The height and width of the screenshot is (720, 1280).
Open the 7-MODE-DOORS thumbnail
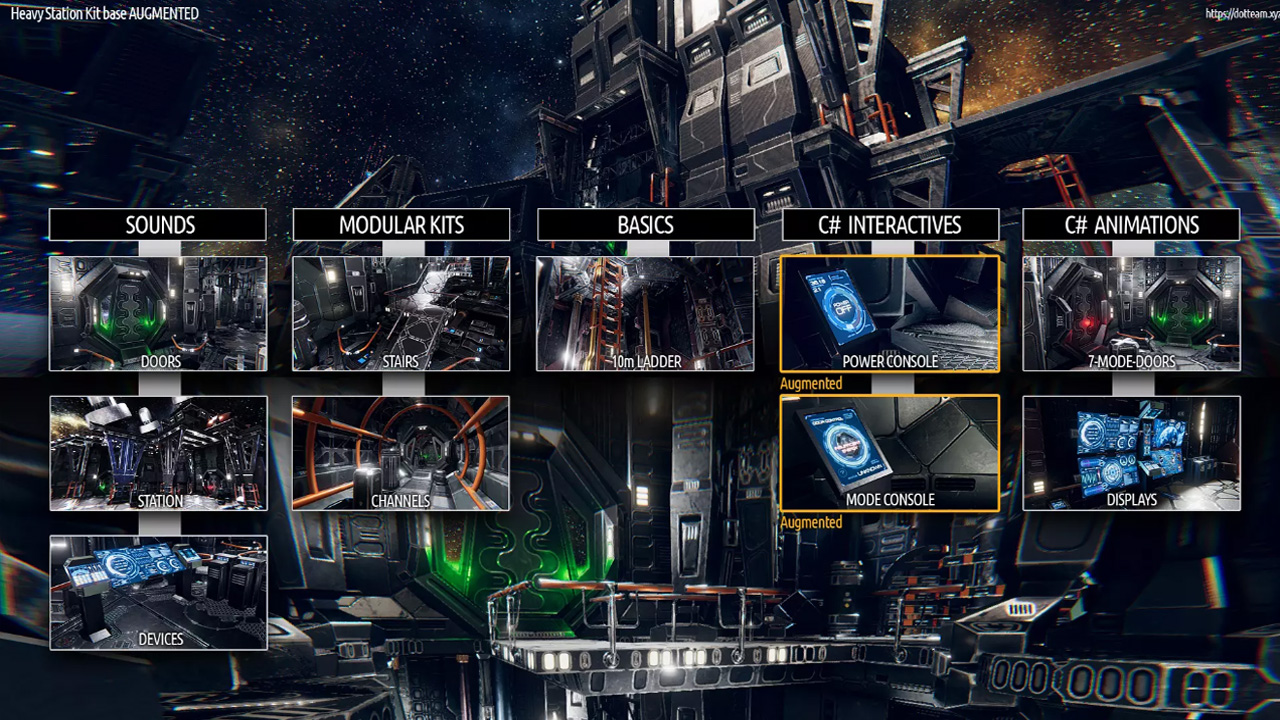[x=1131, y=313]
